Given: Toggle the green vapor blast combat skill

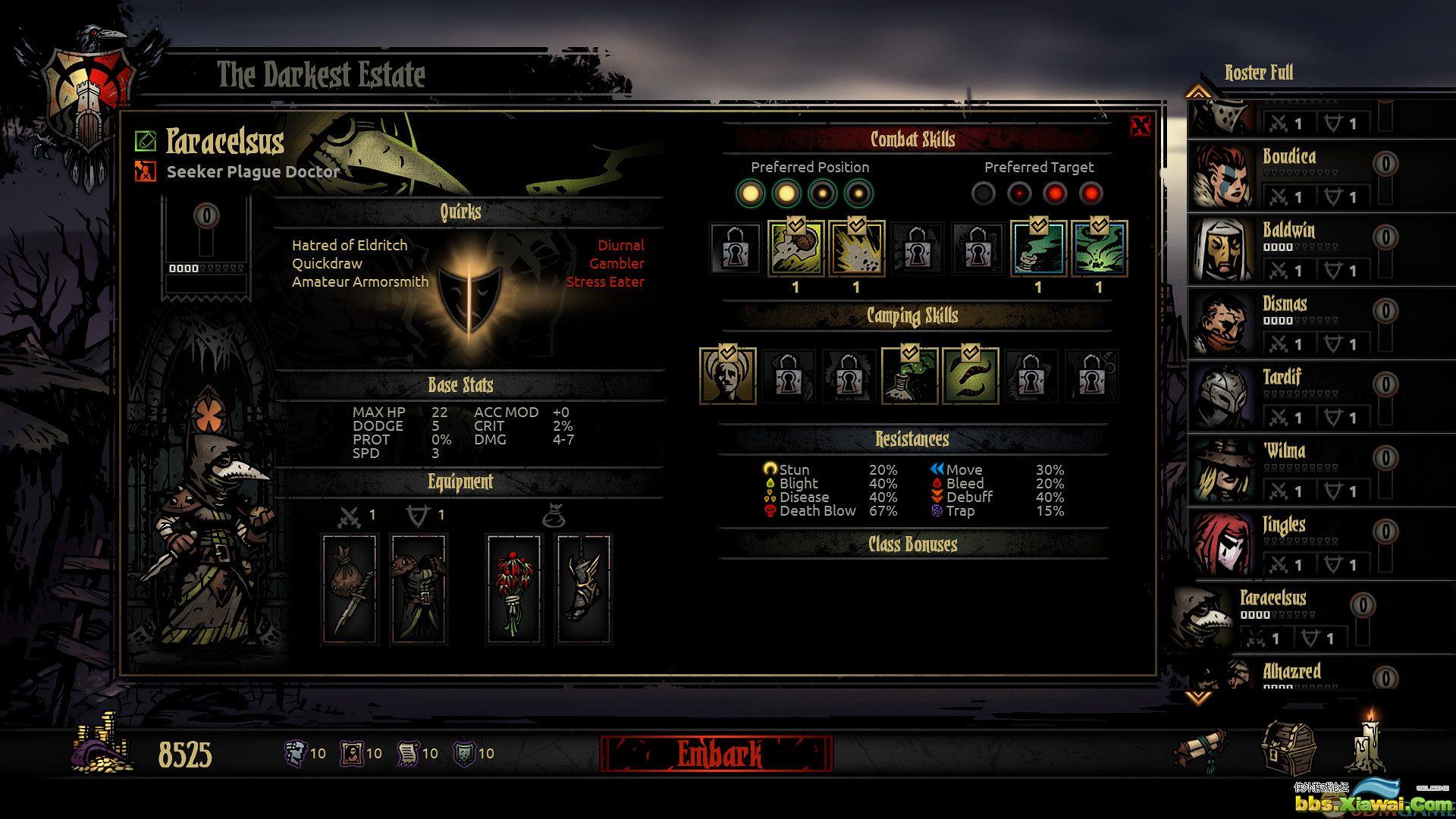Looking at the screenshot, I should 1099,249.
